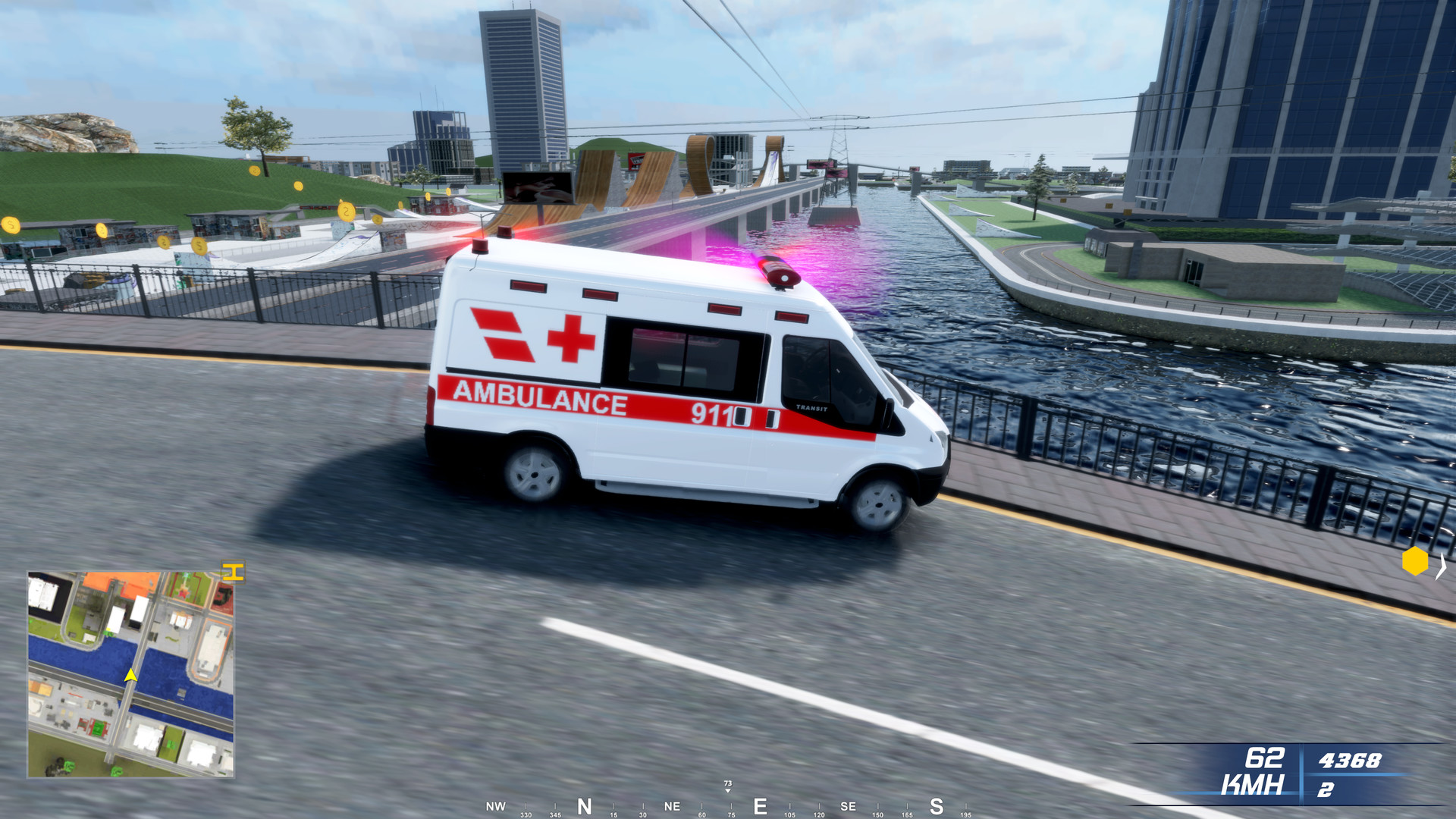The height and width of the screenshot is (819, 1456).
Task: Click the SE label on the compass
Action: (x=849, y=807)
